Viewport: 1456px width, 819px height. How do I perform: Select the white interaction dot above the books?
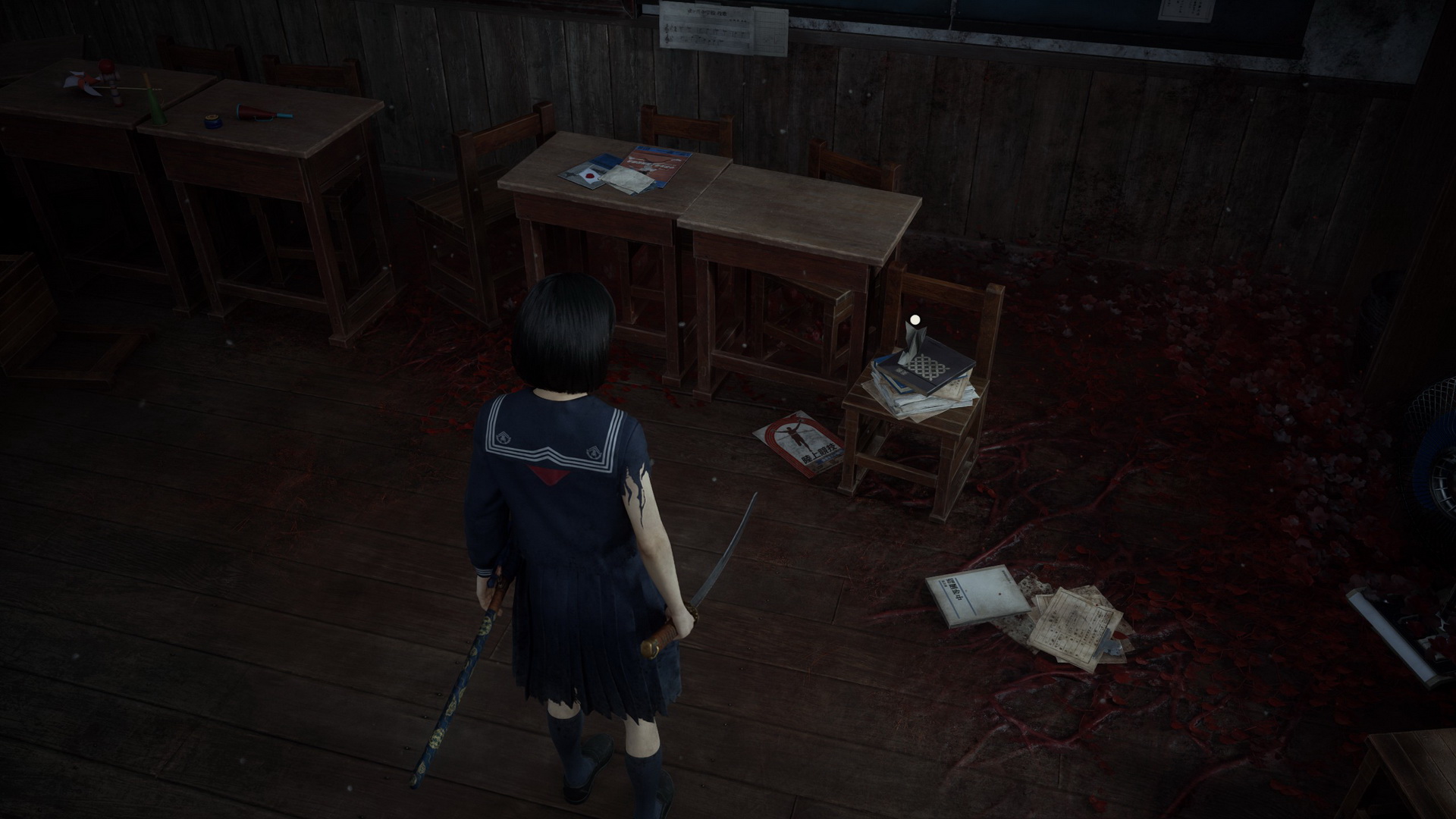point(915,319)
